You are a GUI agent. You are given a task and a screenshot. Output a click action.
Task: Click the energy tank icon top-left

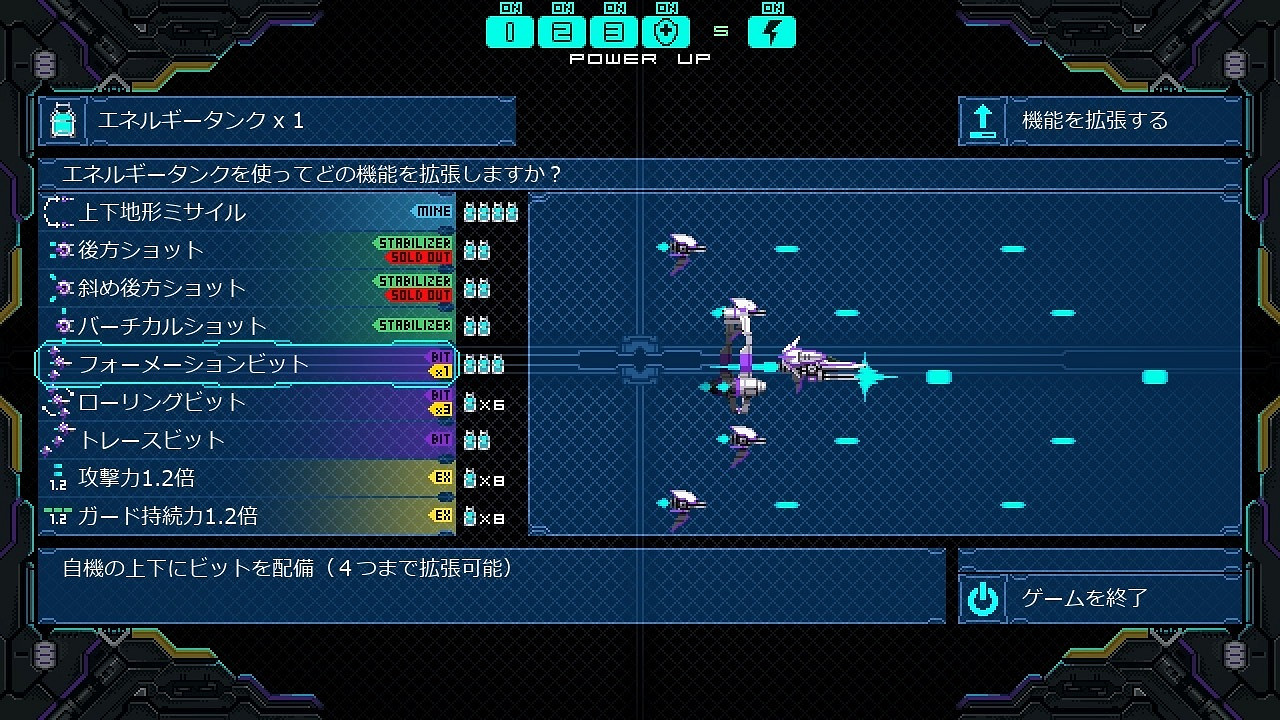(x=63, y=121)
